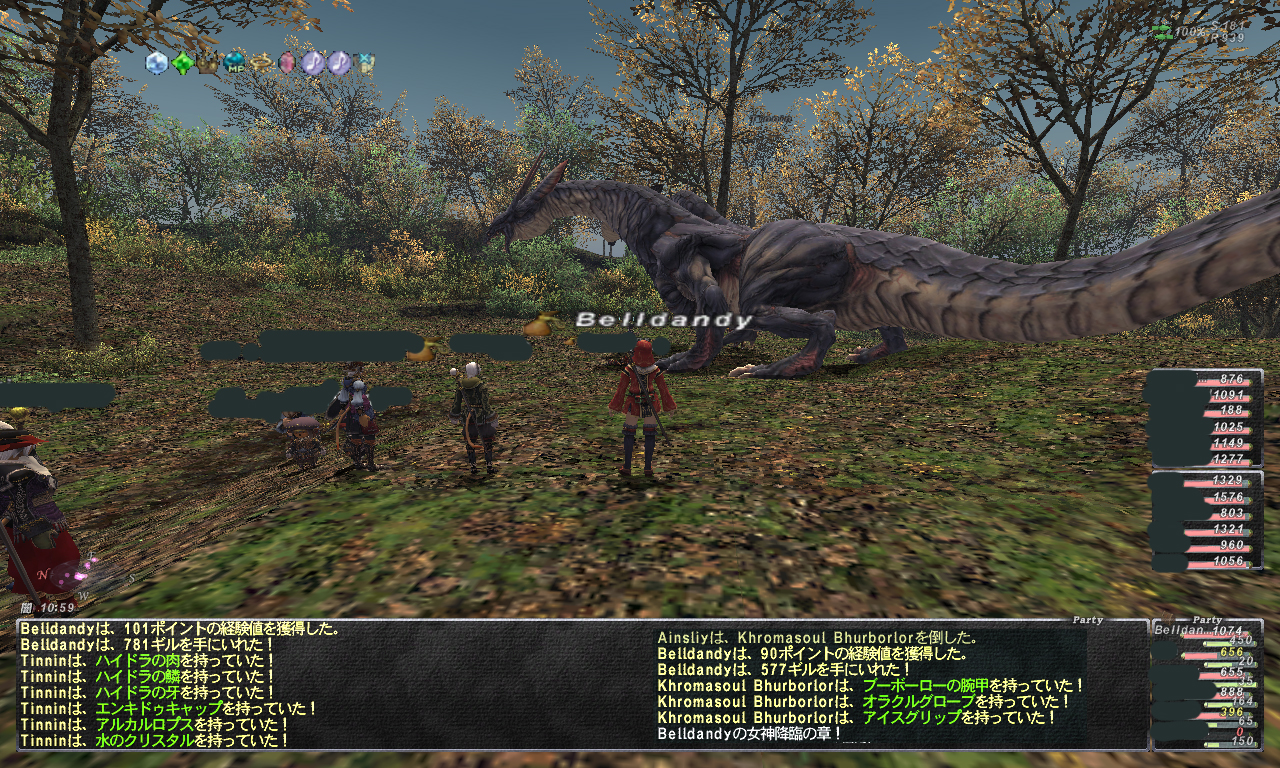Select the pale blue crystal status icon
The image size is (1280, 768).
(156, 63)
